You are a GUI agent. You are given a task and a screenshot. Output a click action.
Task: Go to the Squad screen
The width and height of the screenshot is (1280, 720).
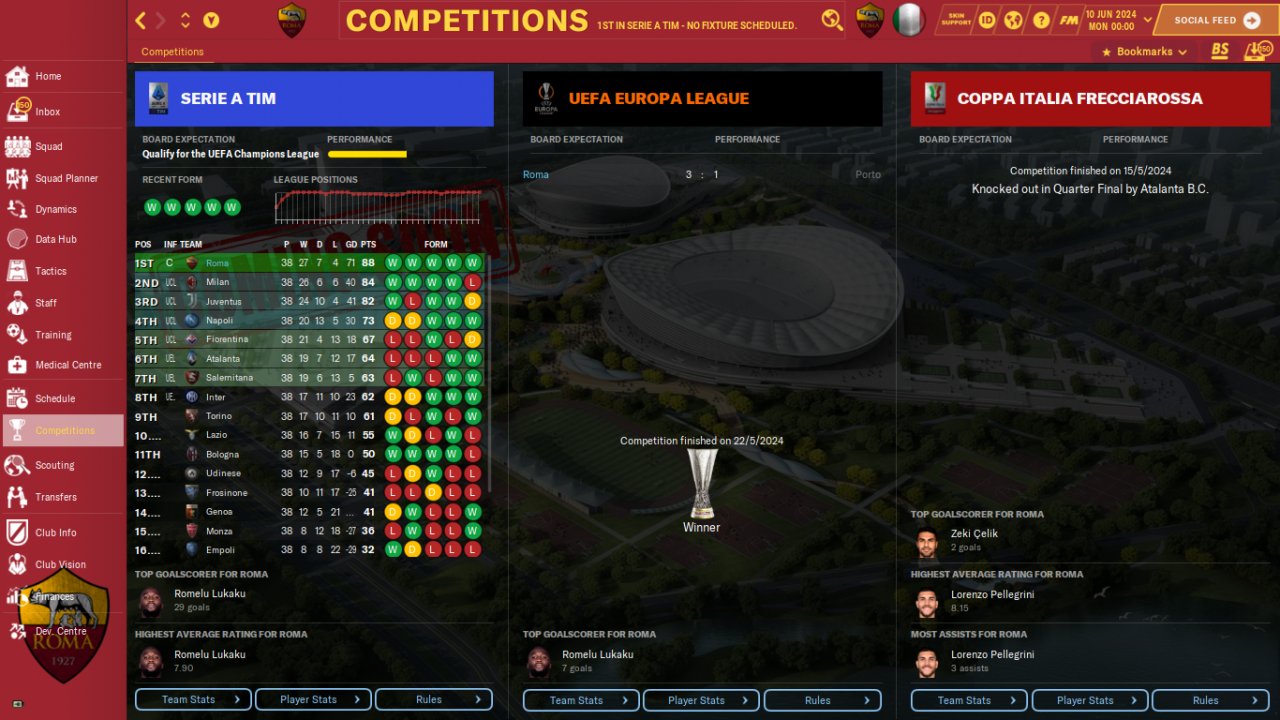coord(48,146)
